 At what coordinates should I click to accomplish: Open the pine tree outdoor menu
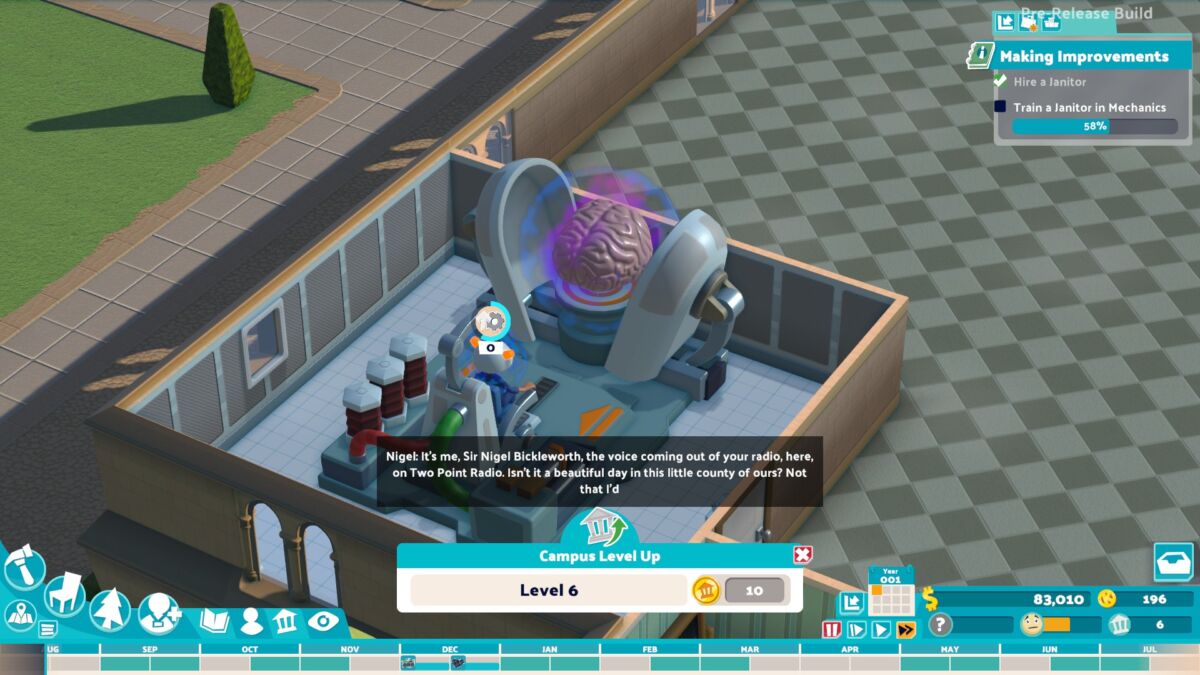[109, 608]
